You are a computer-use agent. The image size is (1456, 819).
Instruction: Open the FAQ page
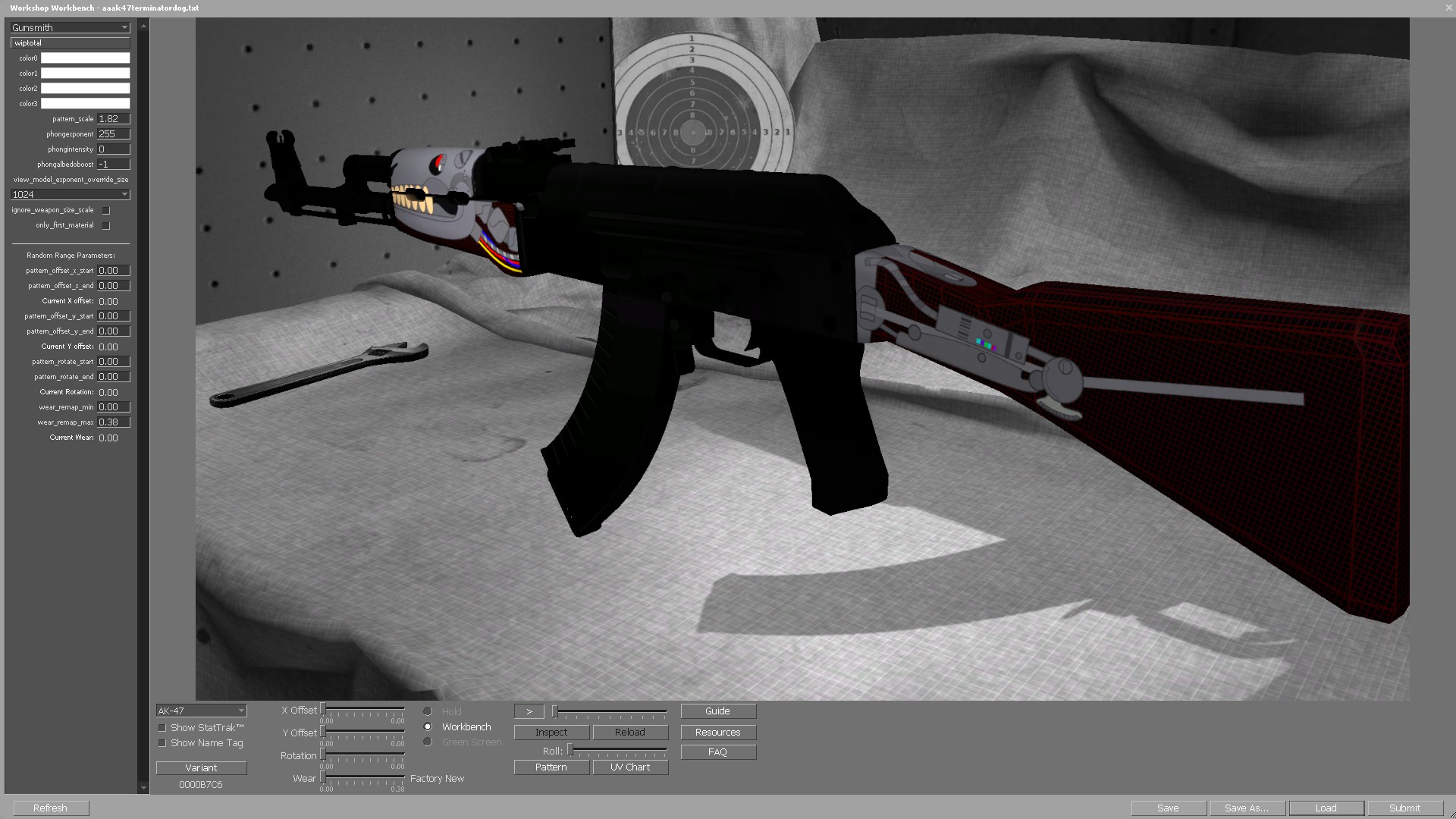coord(717,752)
